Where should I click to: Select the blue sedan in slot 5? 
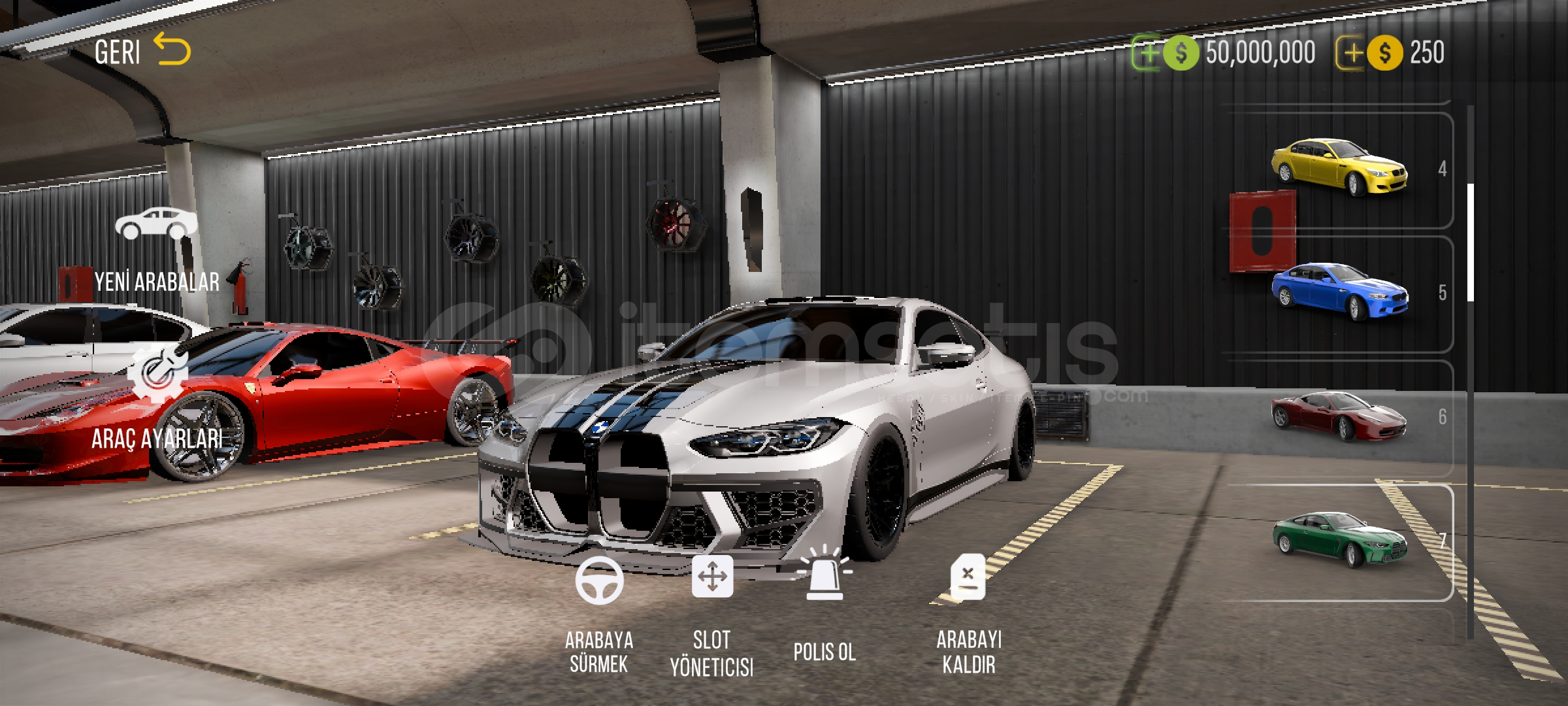click(1339, 292)
